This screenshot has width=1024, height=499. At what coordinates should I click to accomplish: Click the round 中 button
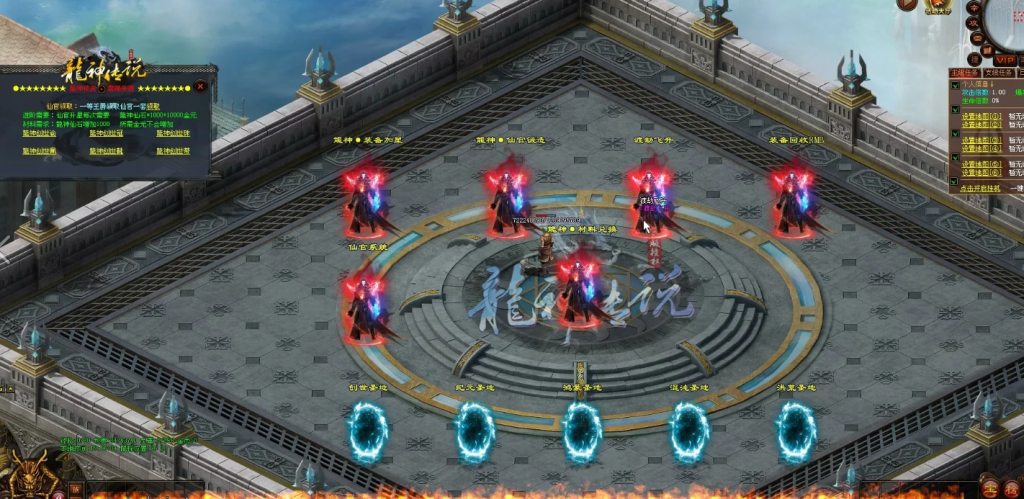click(x=974, y=7)
